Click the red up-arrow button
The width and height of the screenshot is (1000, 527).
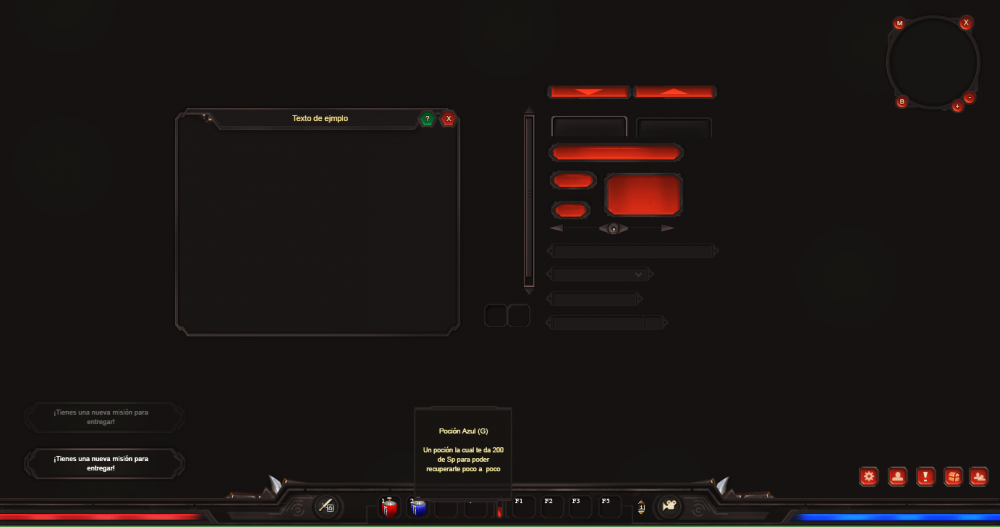click(x=675, y=92)
